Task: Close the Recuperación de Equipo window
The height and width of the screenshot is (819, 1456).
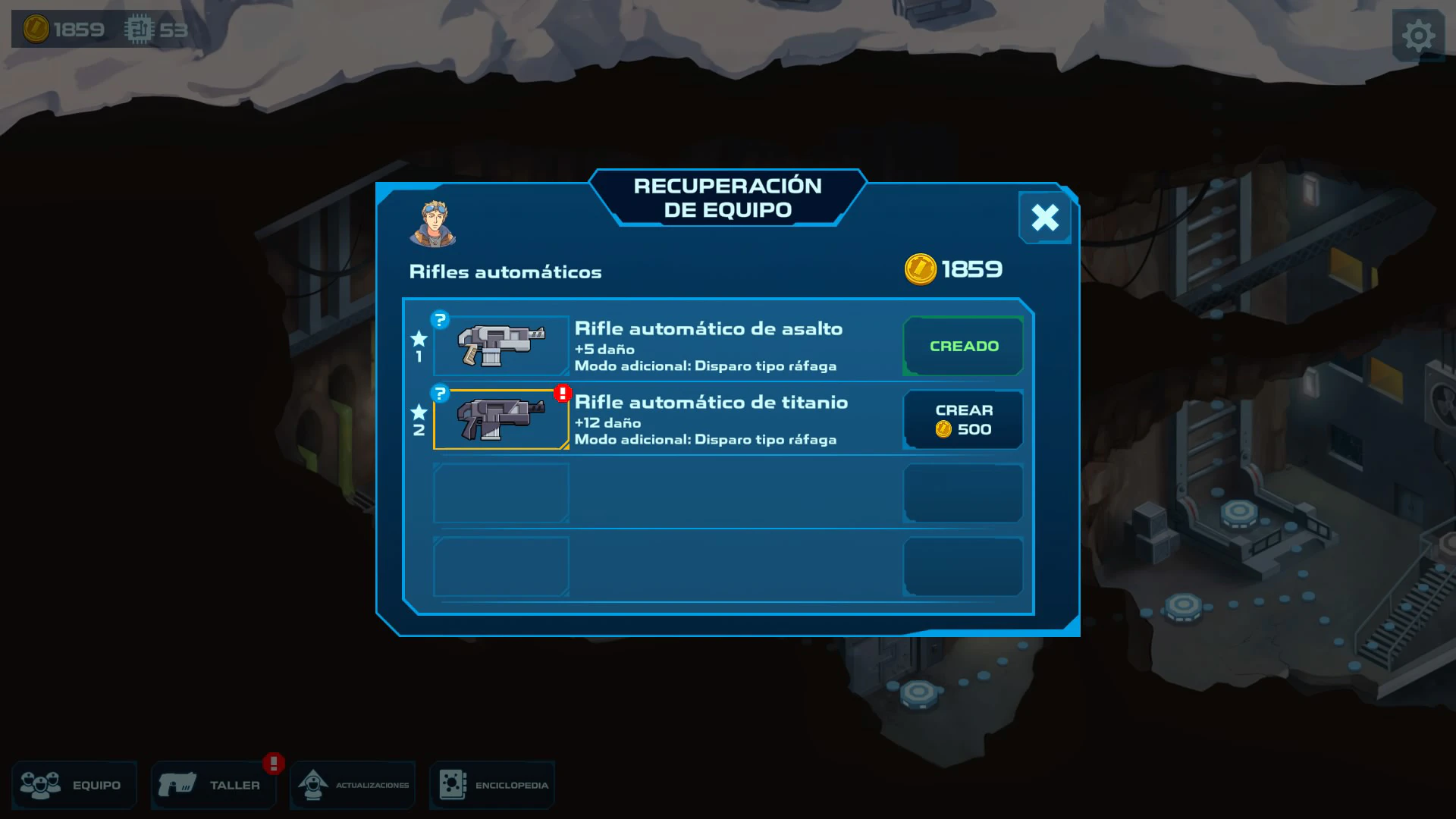Action: [x=1044, y=218]
